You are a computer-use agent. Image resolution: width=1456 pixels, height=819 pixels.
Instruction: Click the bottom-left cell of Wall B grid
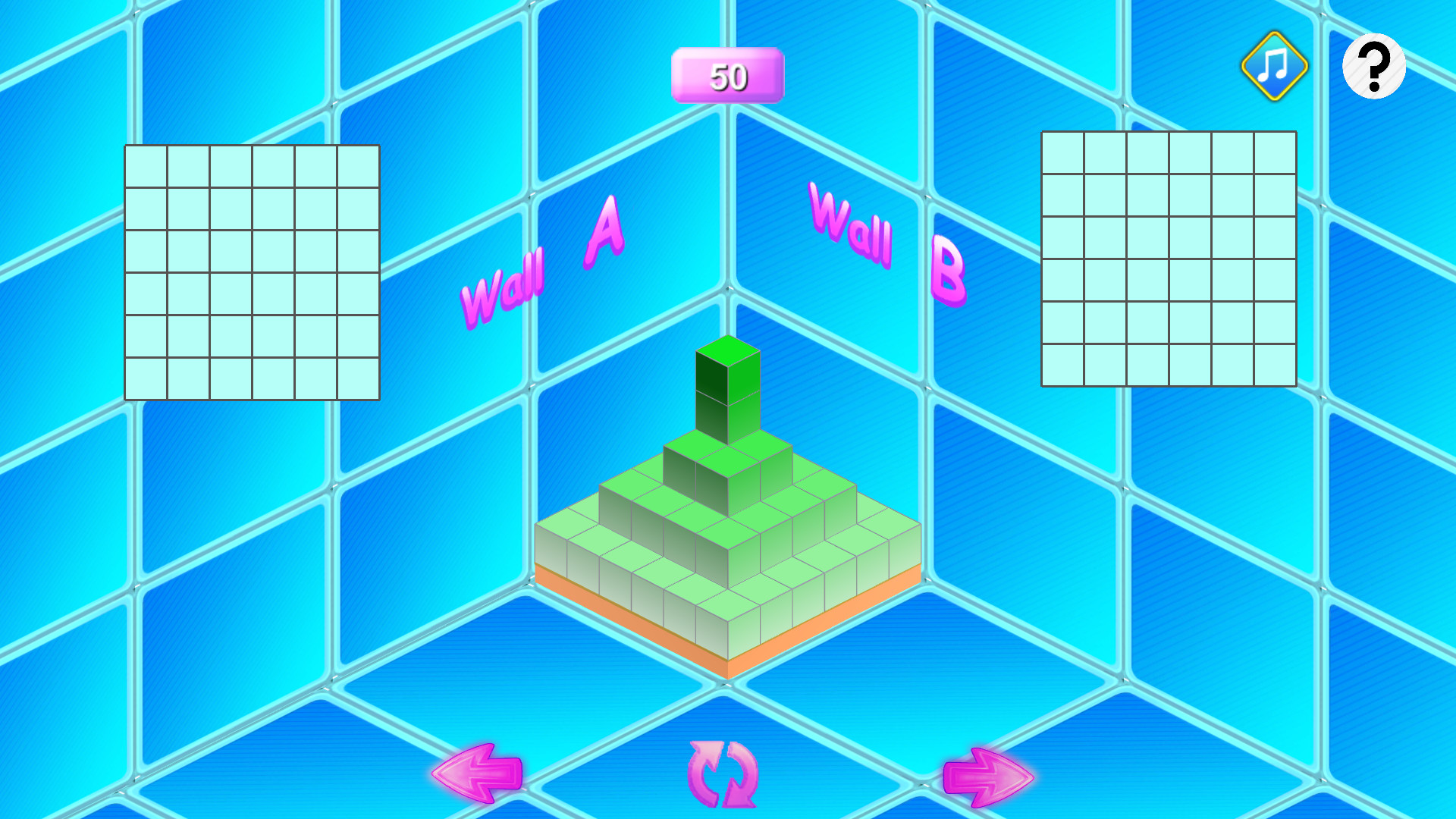(x=1063, y=364)
